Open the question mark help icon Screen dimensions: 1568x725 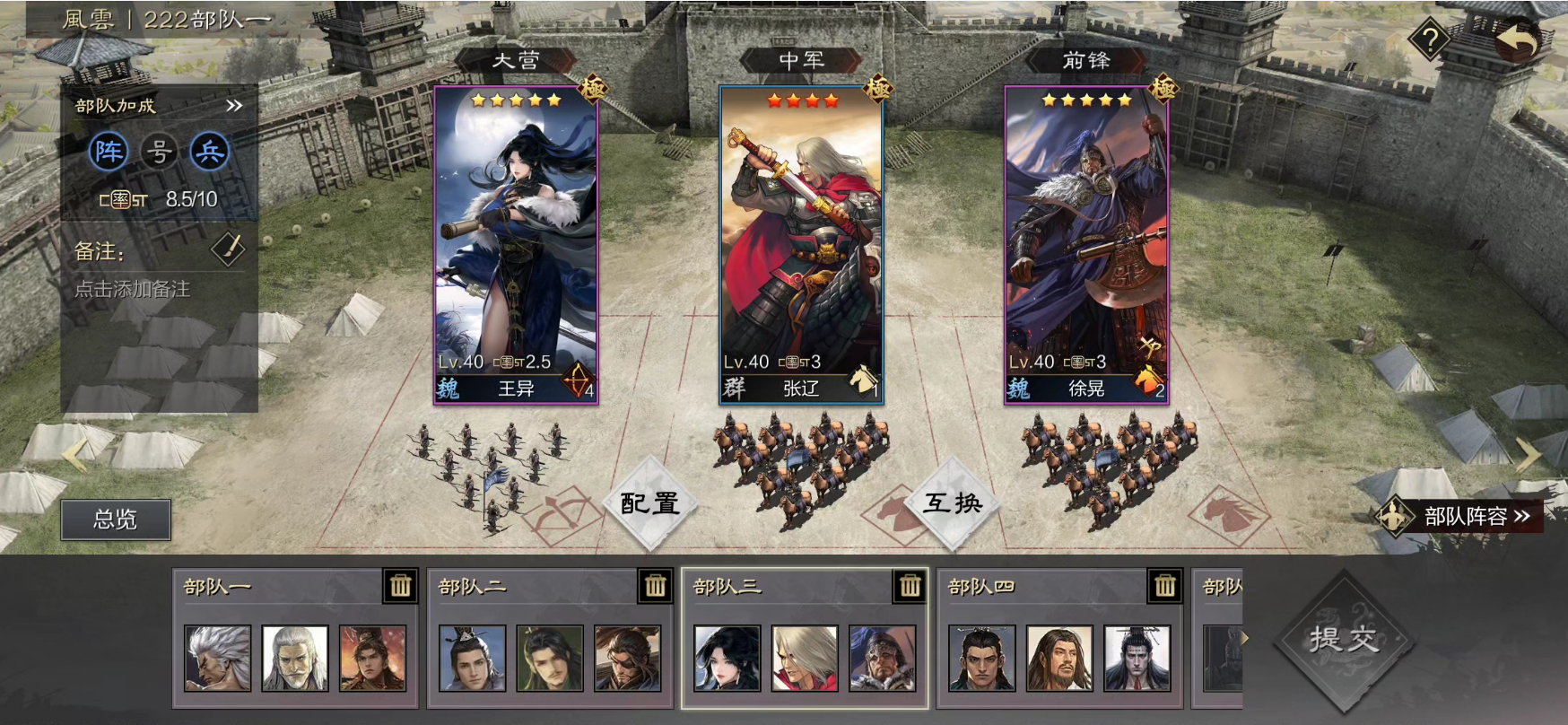1430,39
